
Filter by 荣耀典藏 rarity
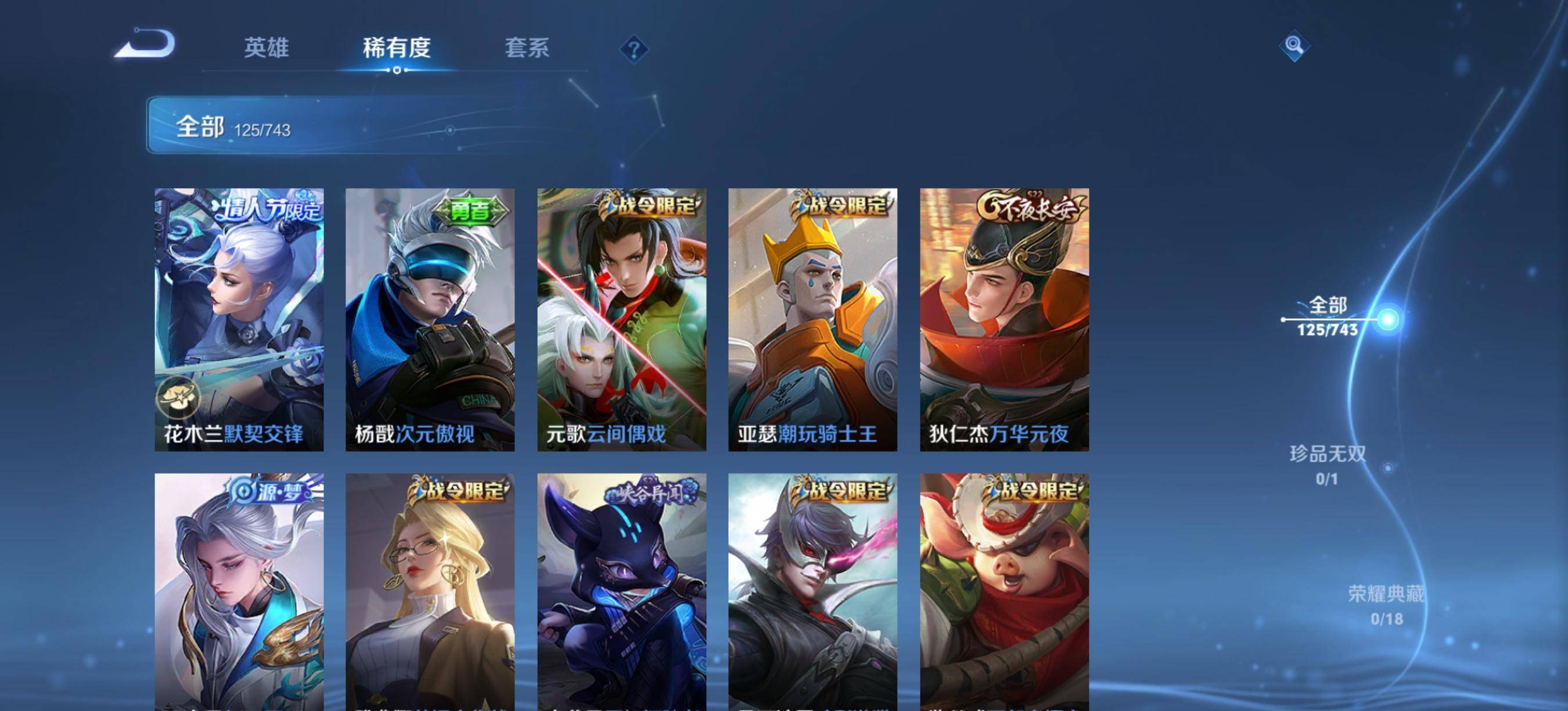click(1386, 605)
